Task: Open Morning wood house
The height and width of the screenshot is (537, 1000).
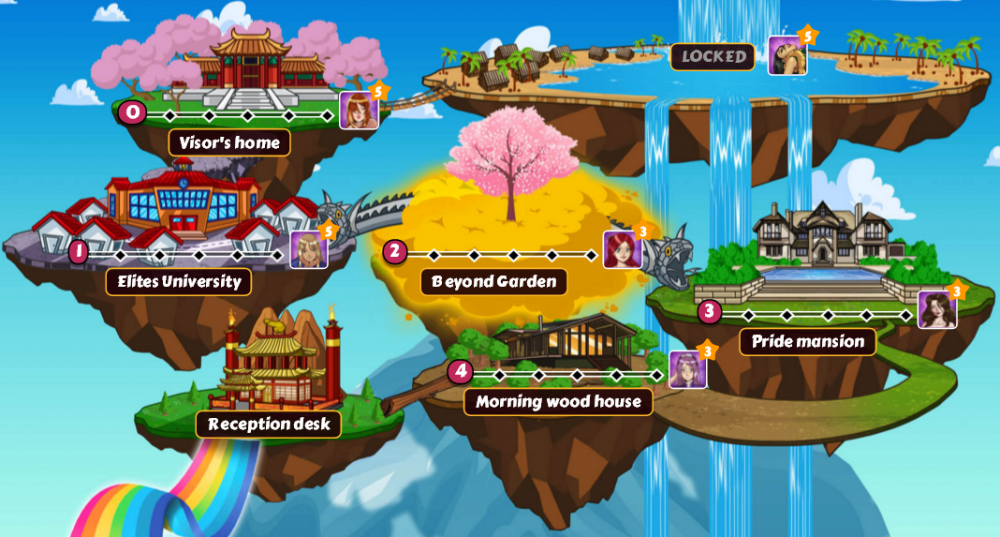Action: [x=558, y=402]
